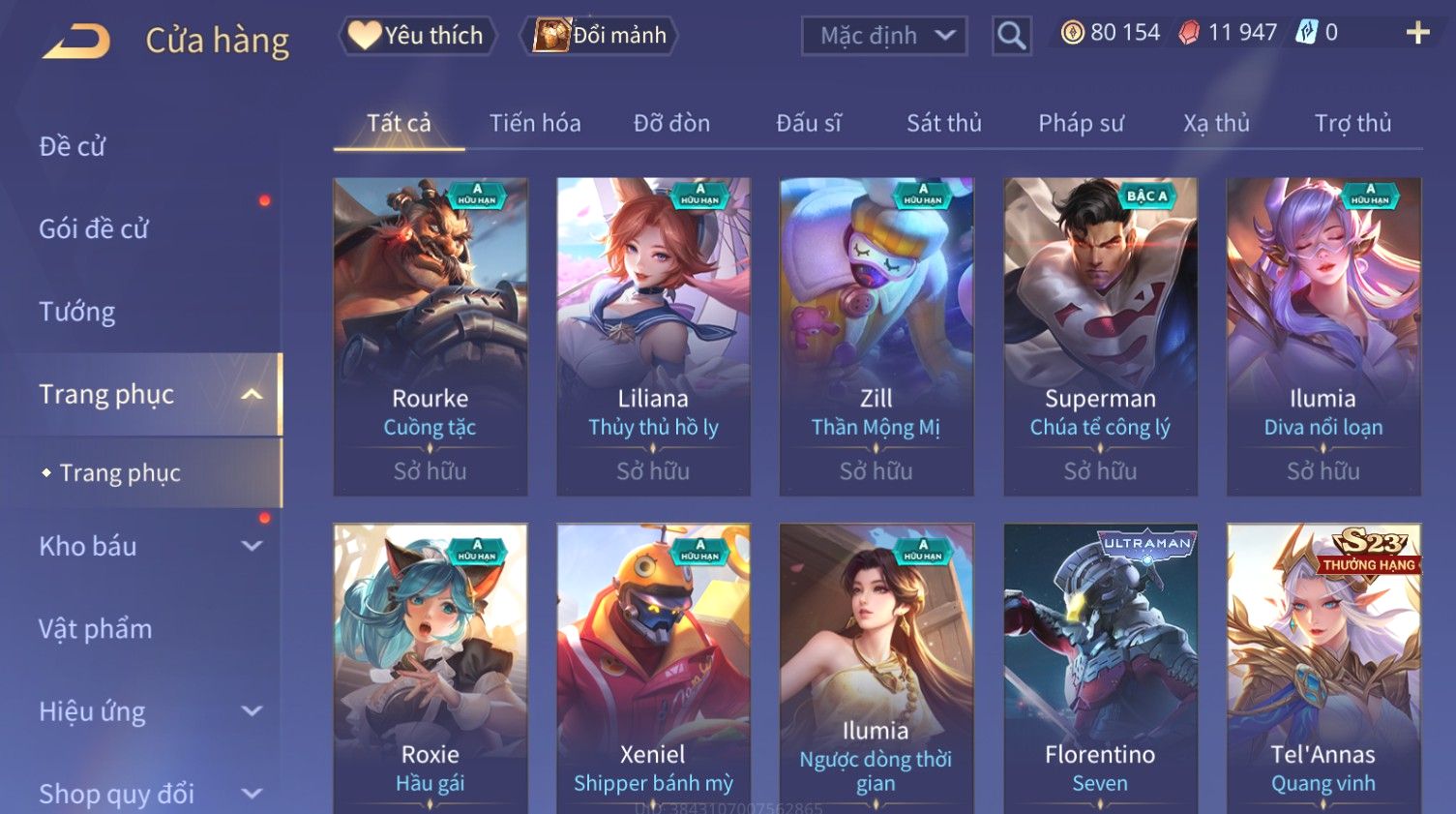This screenshot has width=1456, height=814.
Task: Go back using the return arrow
Action: click(76, 42)
